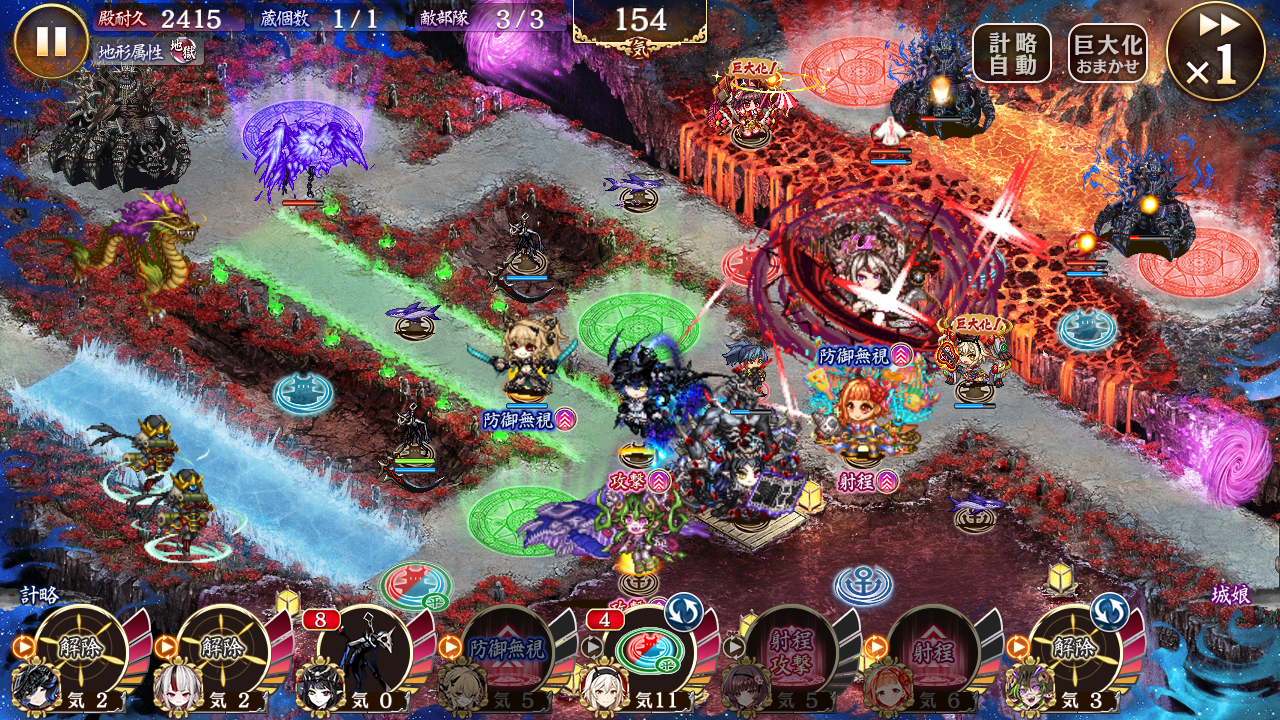The width and height of the screenshot is (1280, 720).
Task: Toggle the 巨大化おまかせ auto-enlarge button
Action: pos(1107,53)
